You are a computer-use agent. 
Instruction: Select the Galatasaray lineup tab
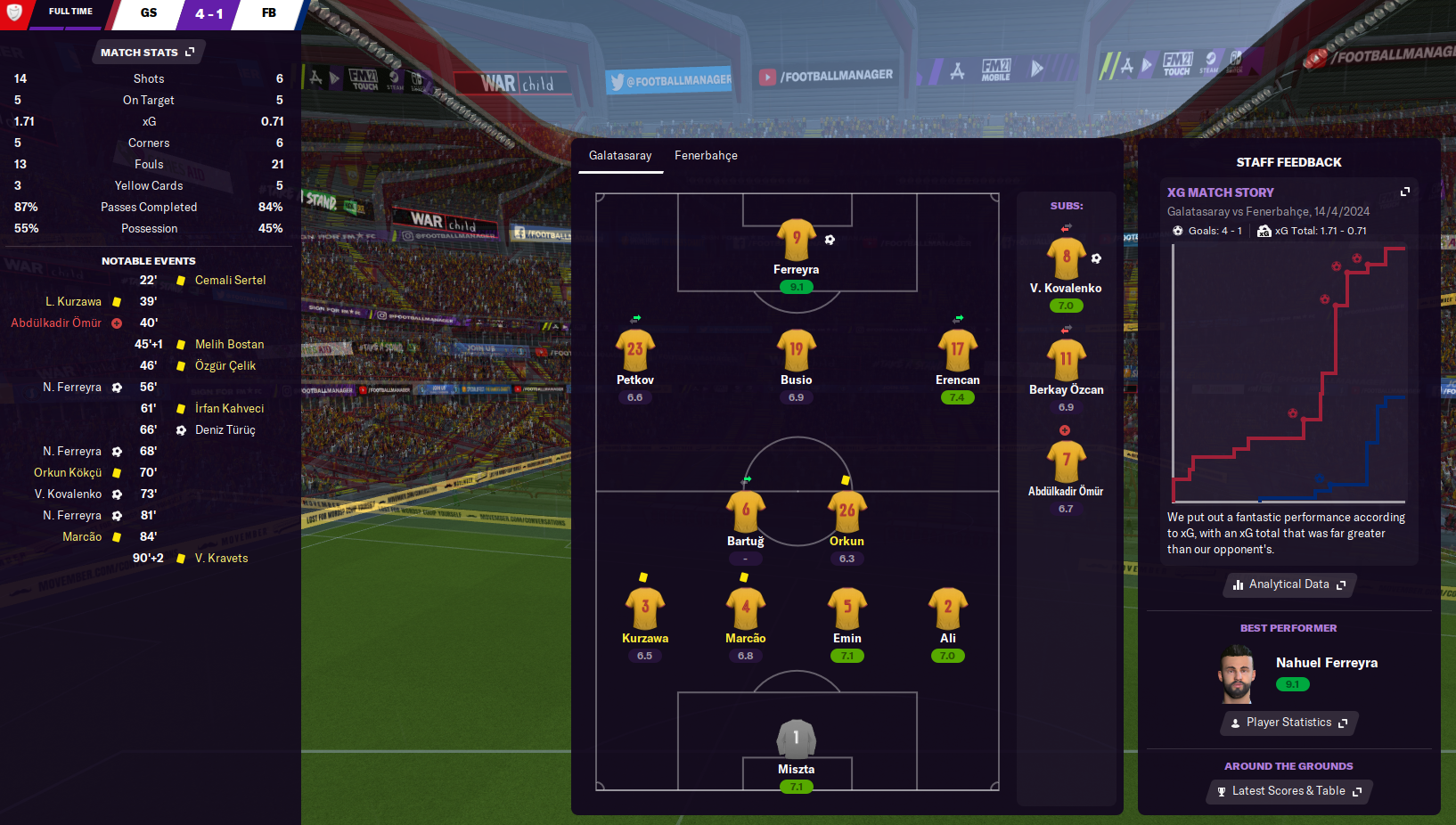click(620, 156)
